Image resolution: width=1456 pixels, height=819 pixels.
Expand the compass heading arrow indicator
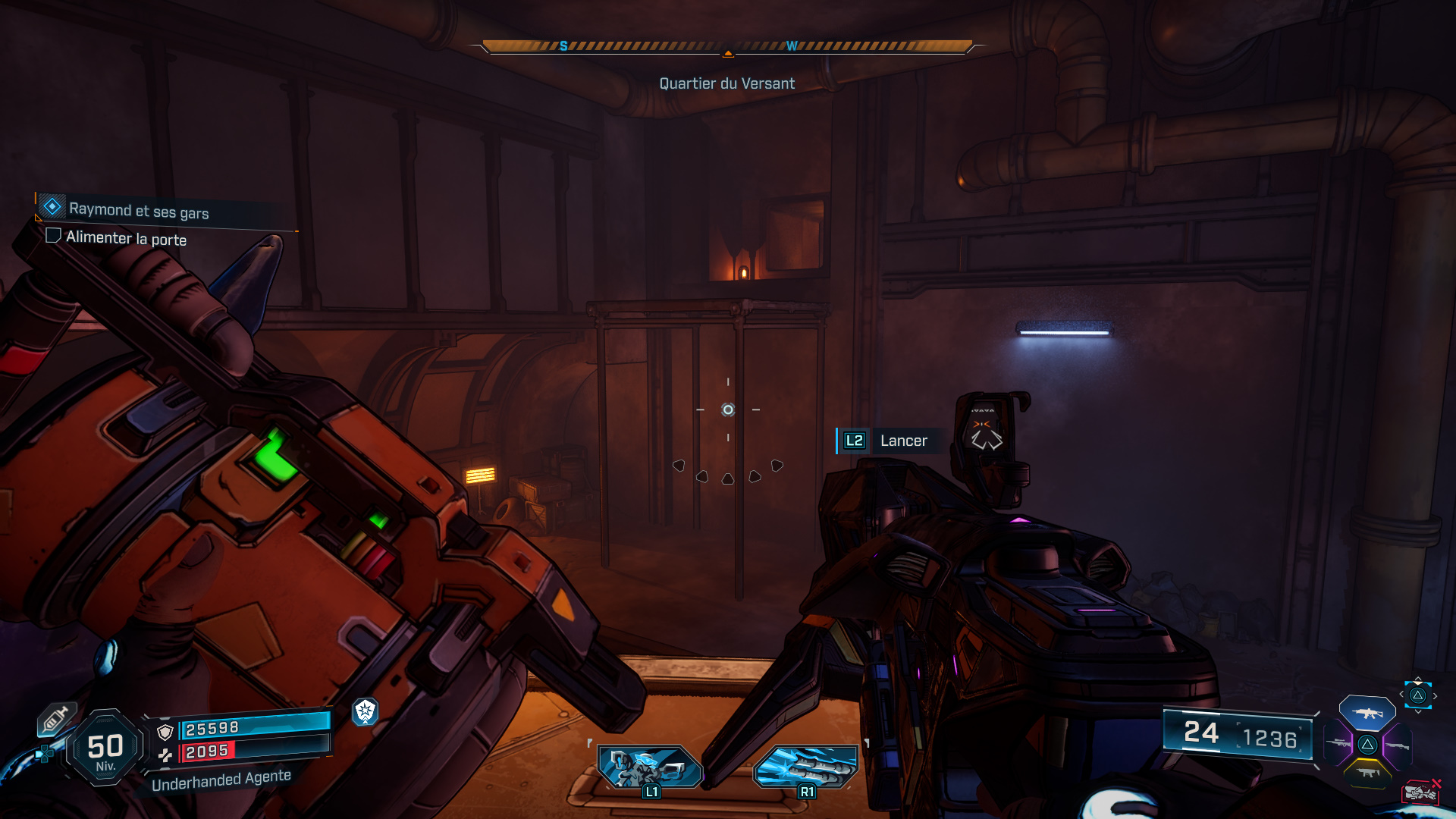[x=728, y=52]
